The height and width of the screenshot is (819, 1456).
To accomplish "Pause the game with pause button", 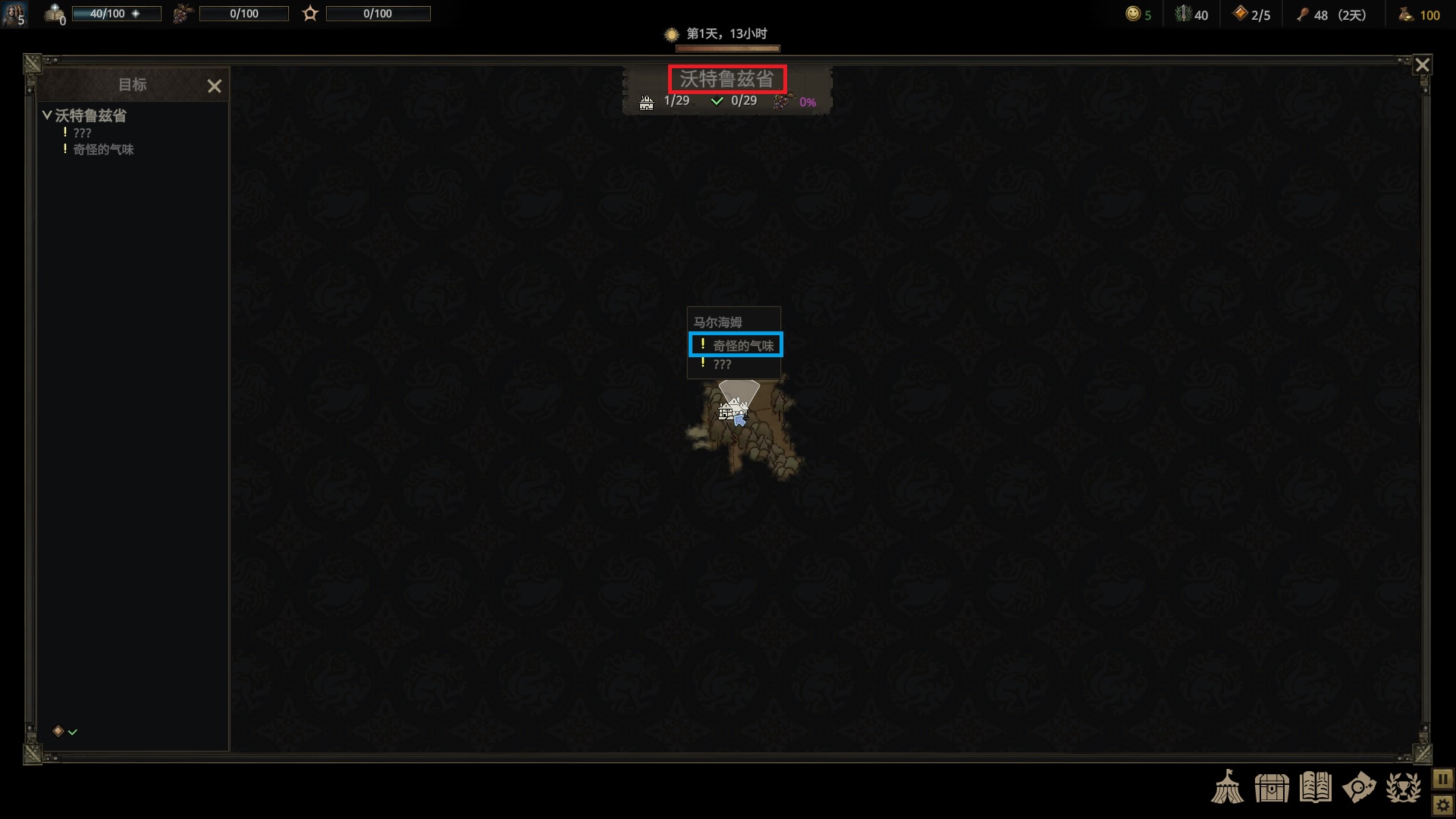I will point(1442,779).
